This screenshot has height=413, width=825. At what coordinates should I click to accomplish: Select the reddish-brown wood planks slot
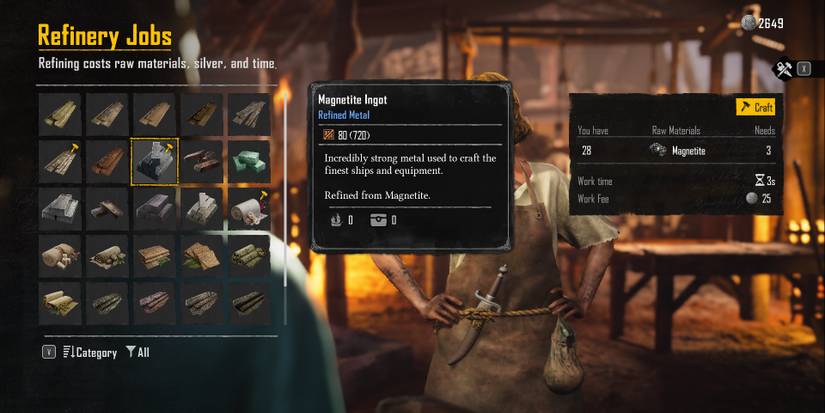pos(107,162)
